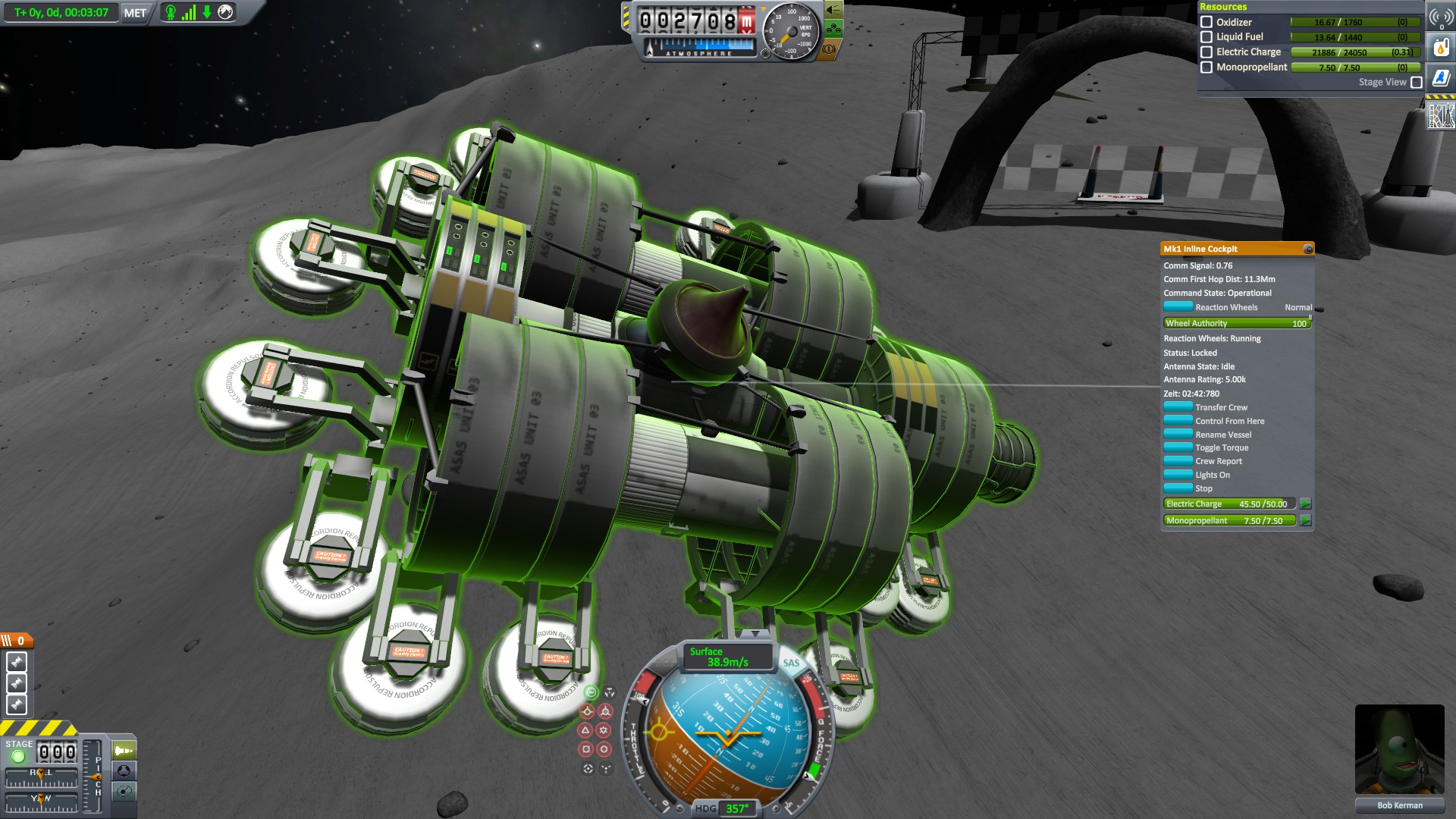Tick the Oxidizer resource checkbox
The height and width of the screenshot is (819, 1456).
(x=1207, y=22)
